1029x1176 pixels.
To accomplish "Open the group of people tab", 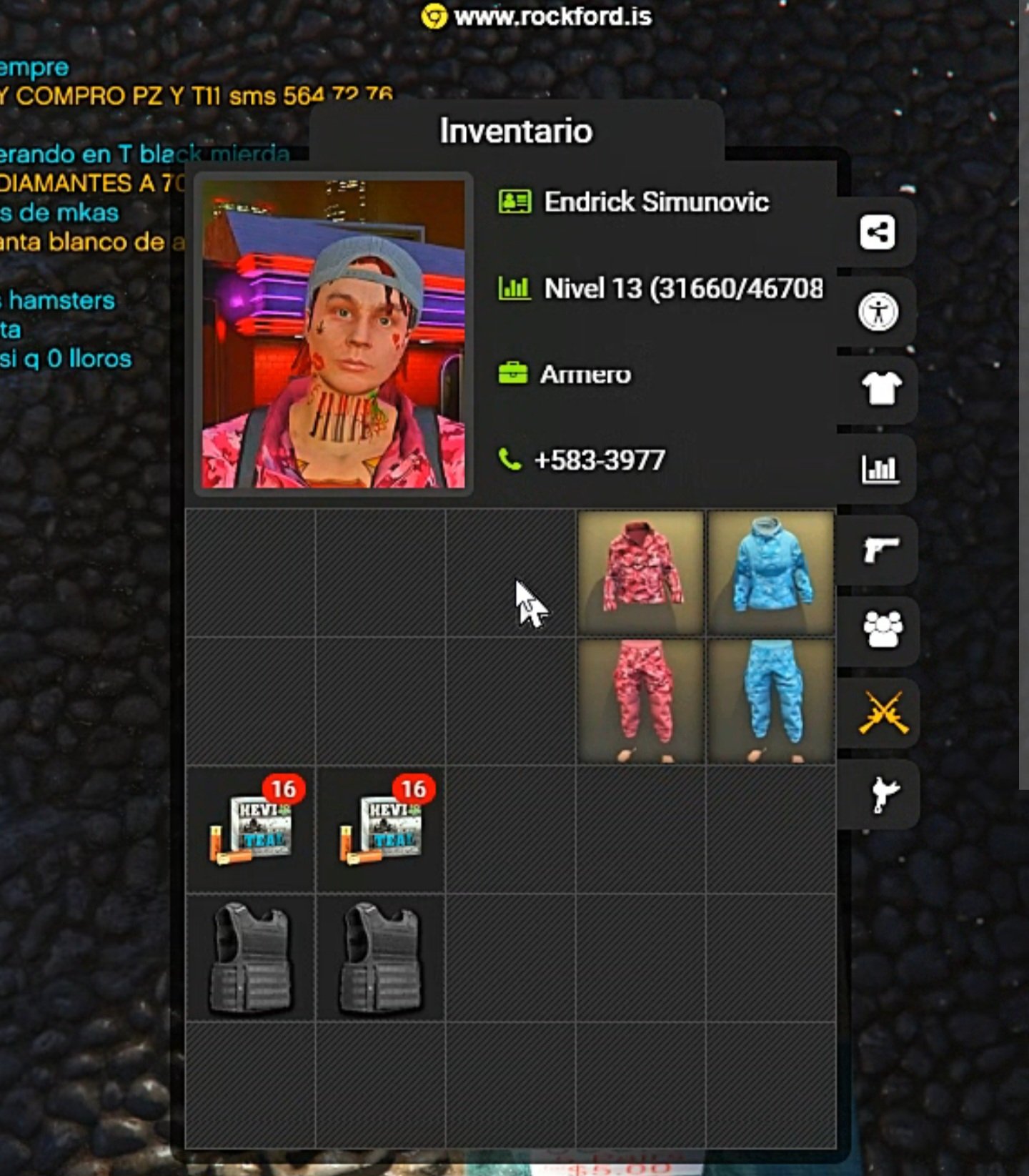I will coord(883,631).
